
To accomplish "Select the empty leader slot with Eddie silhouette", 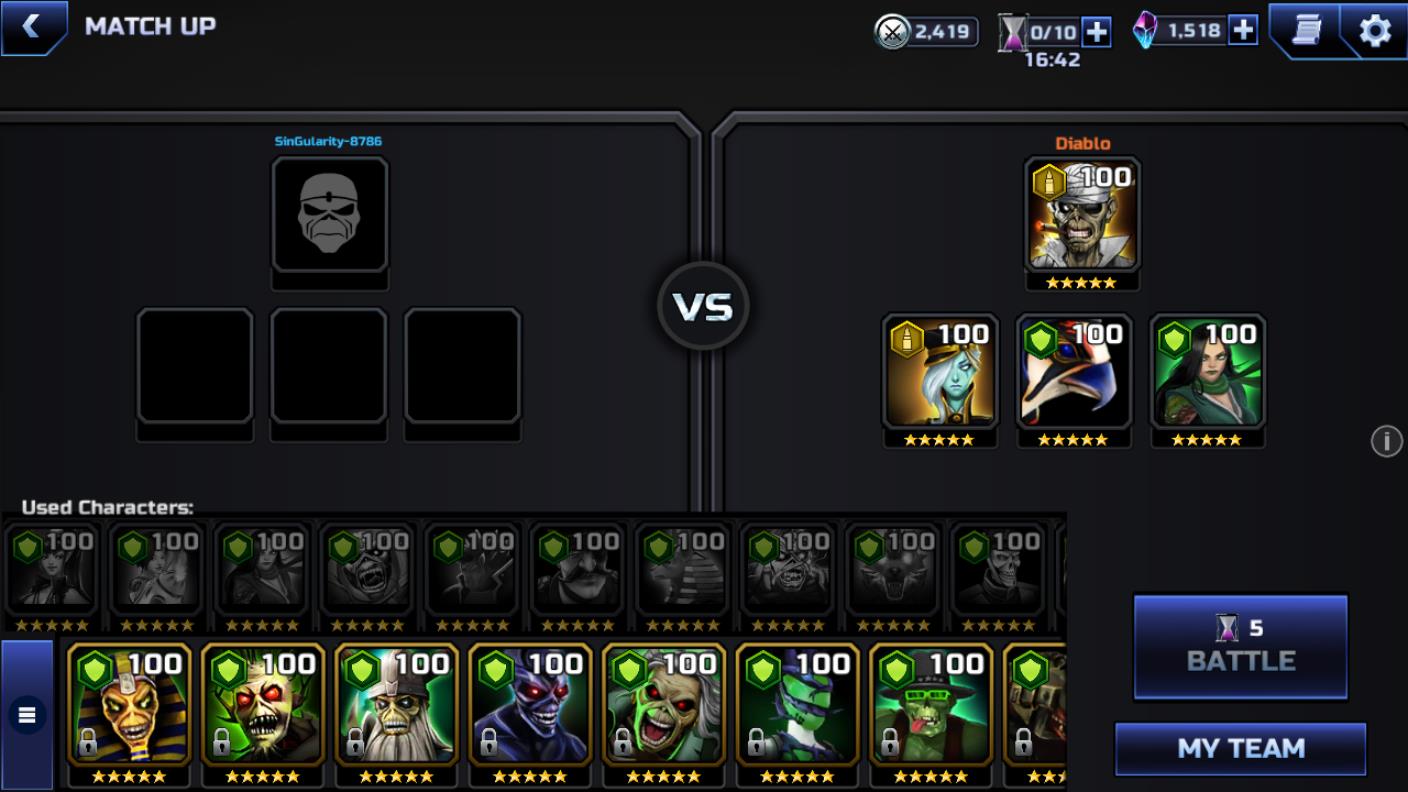I will pos(329,215).
